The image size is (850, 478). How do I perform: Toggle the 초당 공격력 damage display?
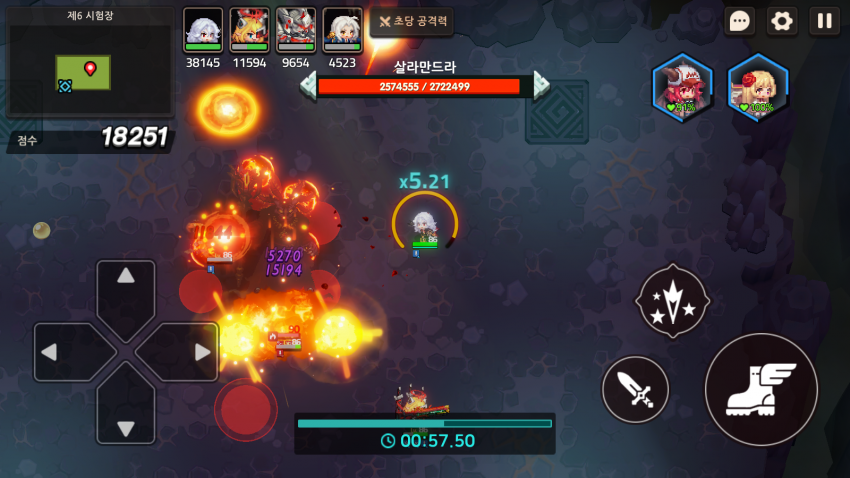412,21
